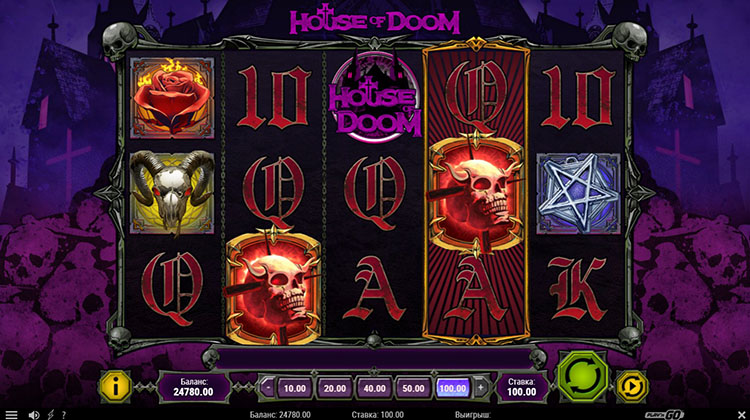Choose the 20.00 bet option
The image size is (750, 420).
334,387
